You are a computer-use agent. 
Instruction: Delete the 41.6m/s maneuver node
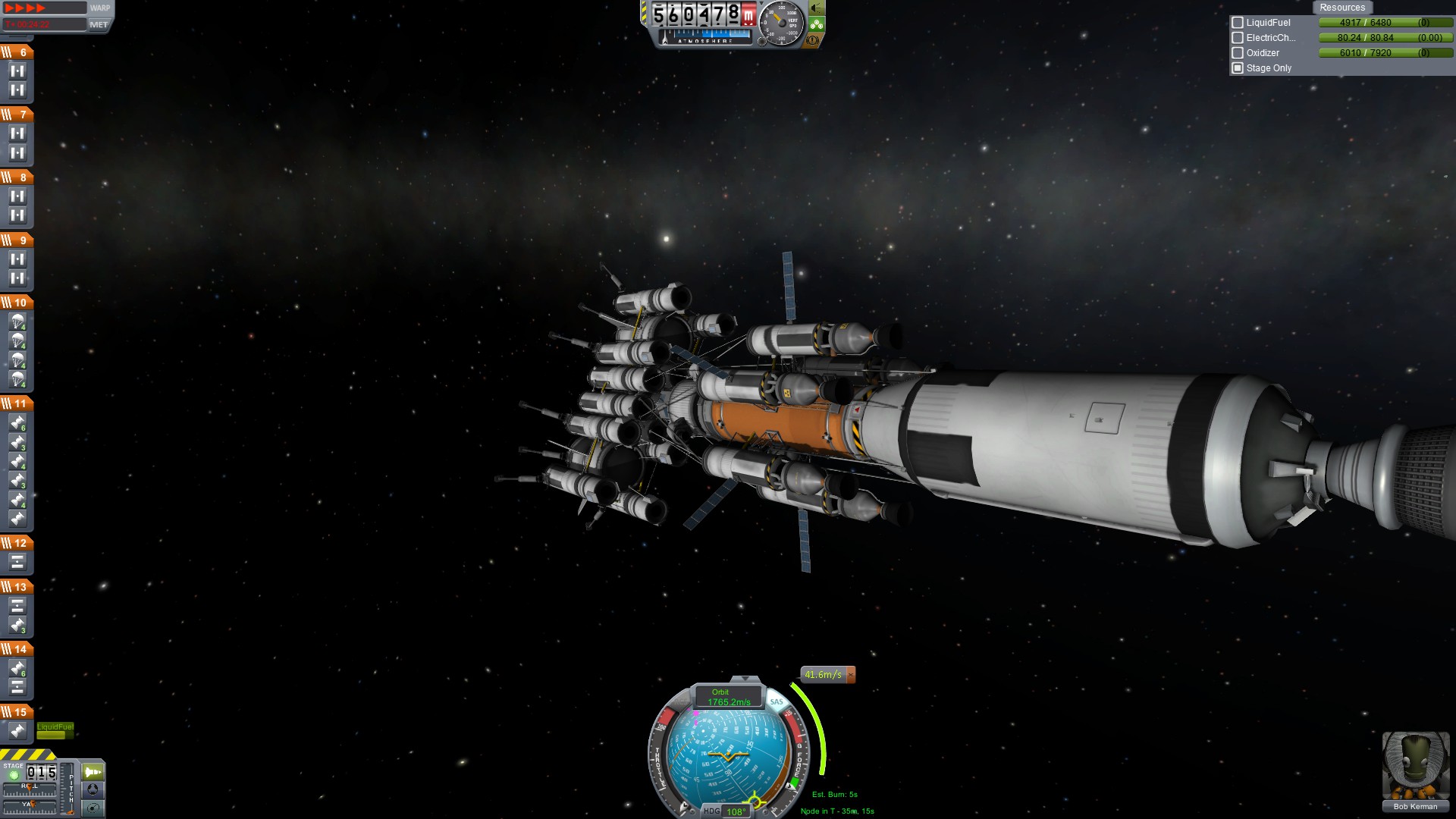coord(851,674)
